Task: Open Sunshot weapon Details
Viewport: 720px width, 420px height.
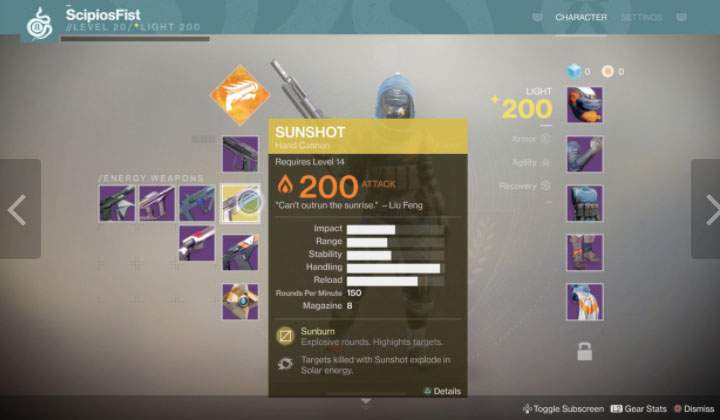Action: 441,390
